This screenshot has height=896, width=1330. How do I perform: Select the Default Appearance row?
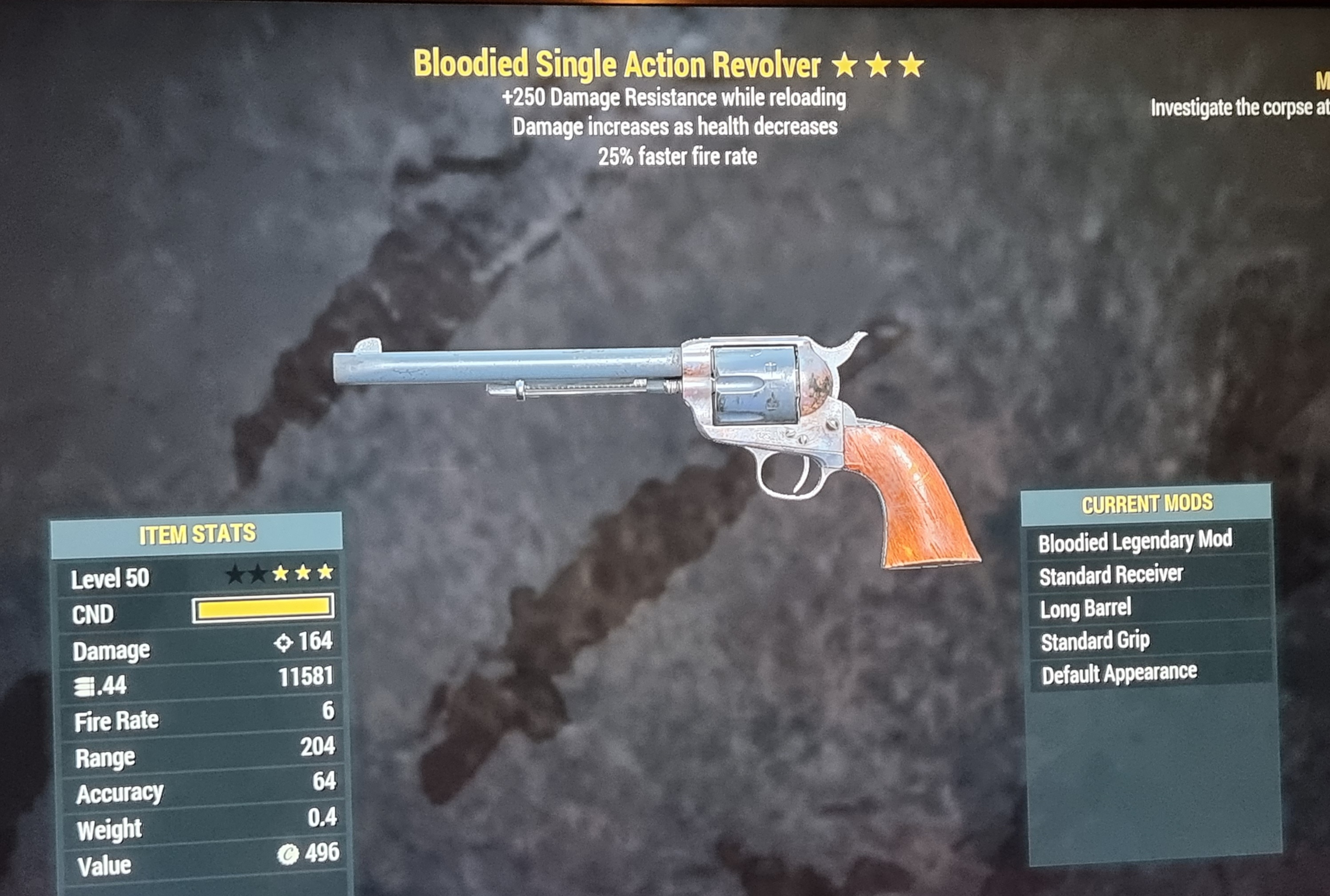pos(1119,673)
